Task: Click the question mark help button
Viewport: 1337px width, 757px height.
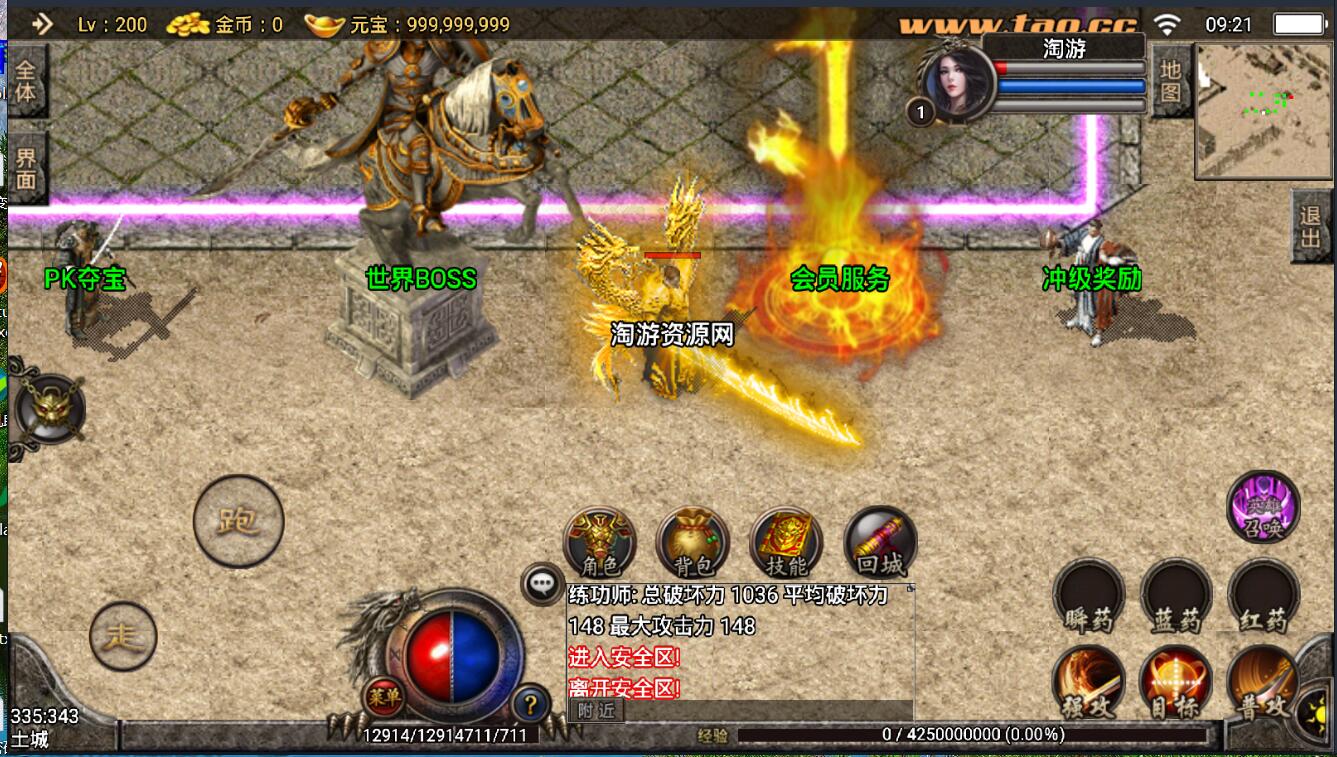Action: coord(530,704)
